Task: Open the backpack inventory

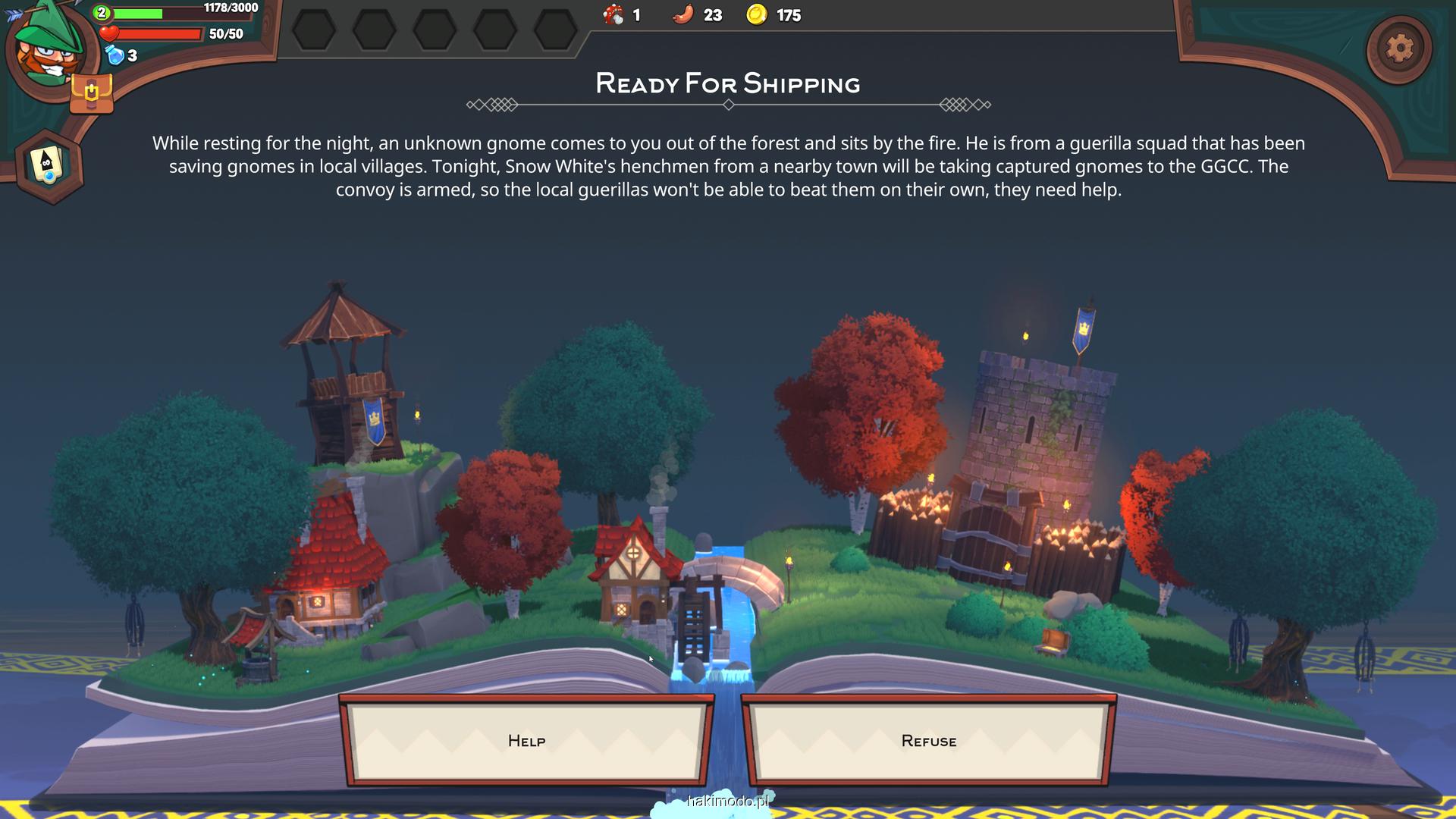Action: point(91,95)
